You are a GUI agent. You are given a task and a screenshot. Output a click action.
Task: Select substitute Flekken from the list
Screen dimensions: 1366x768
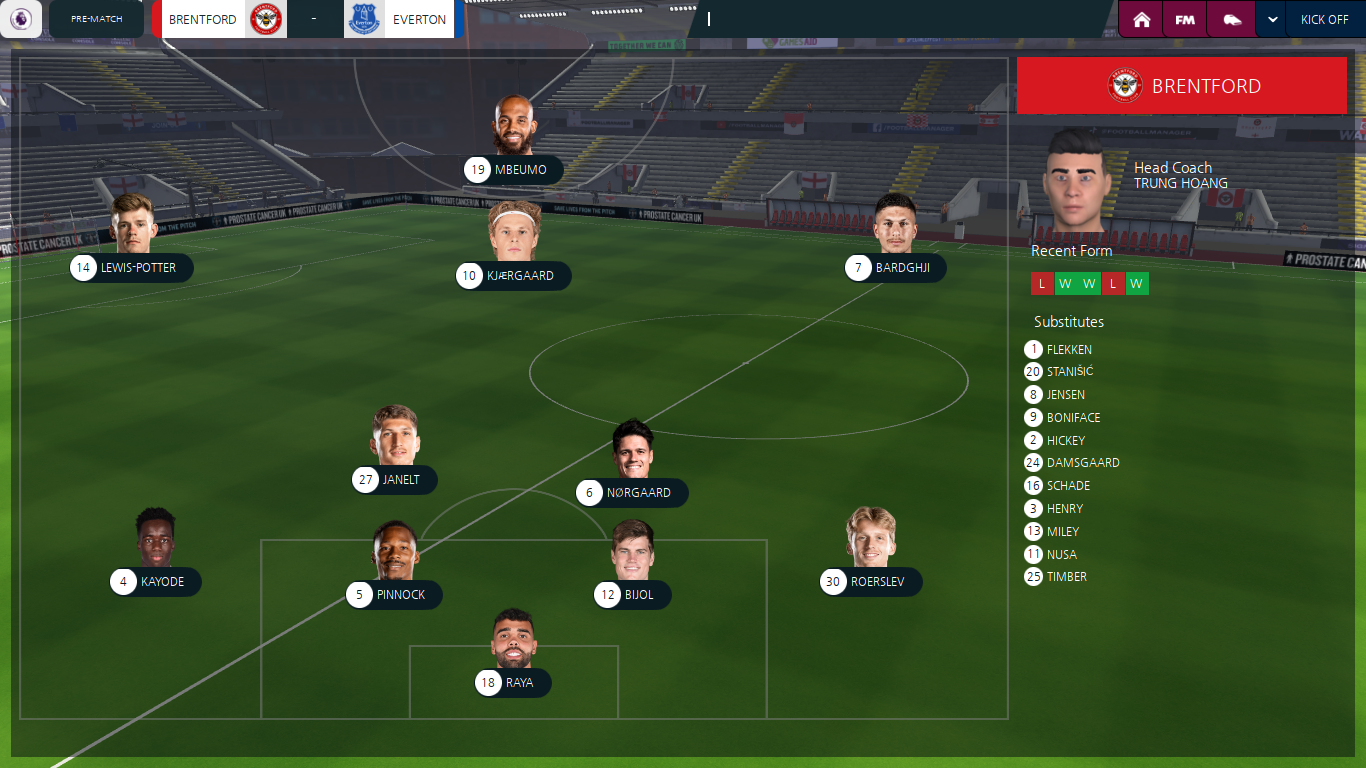tap(1068, 350)
